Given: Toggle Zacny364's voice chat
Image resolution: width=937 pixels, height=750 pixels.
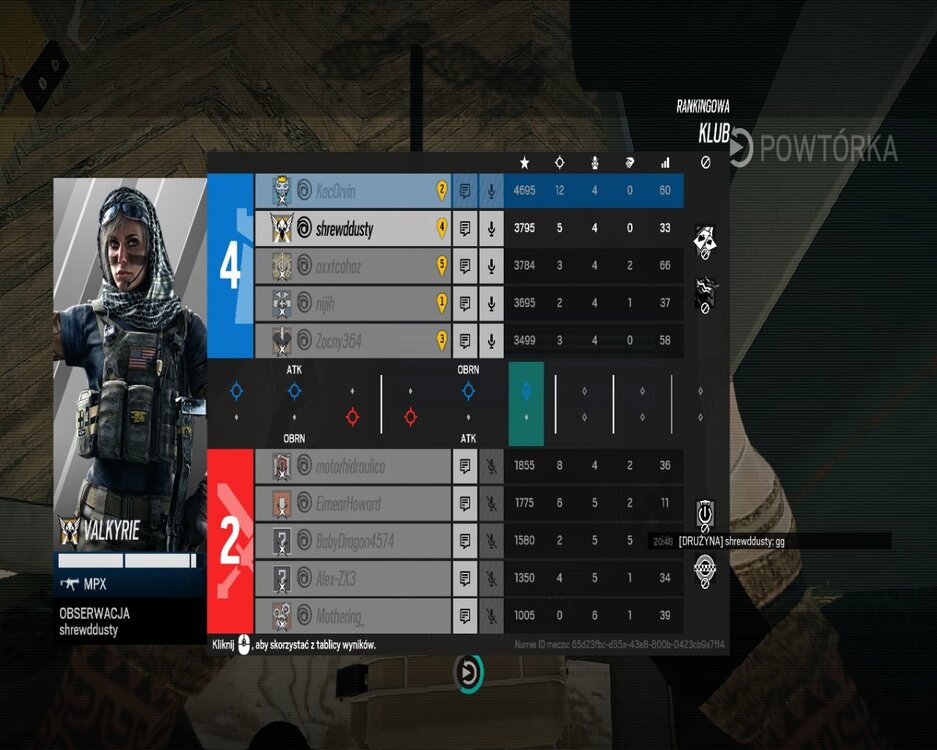Looking at the screenshot, I should (491, 341).
